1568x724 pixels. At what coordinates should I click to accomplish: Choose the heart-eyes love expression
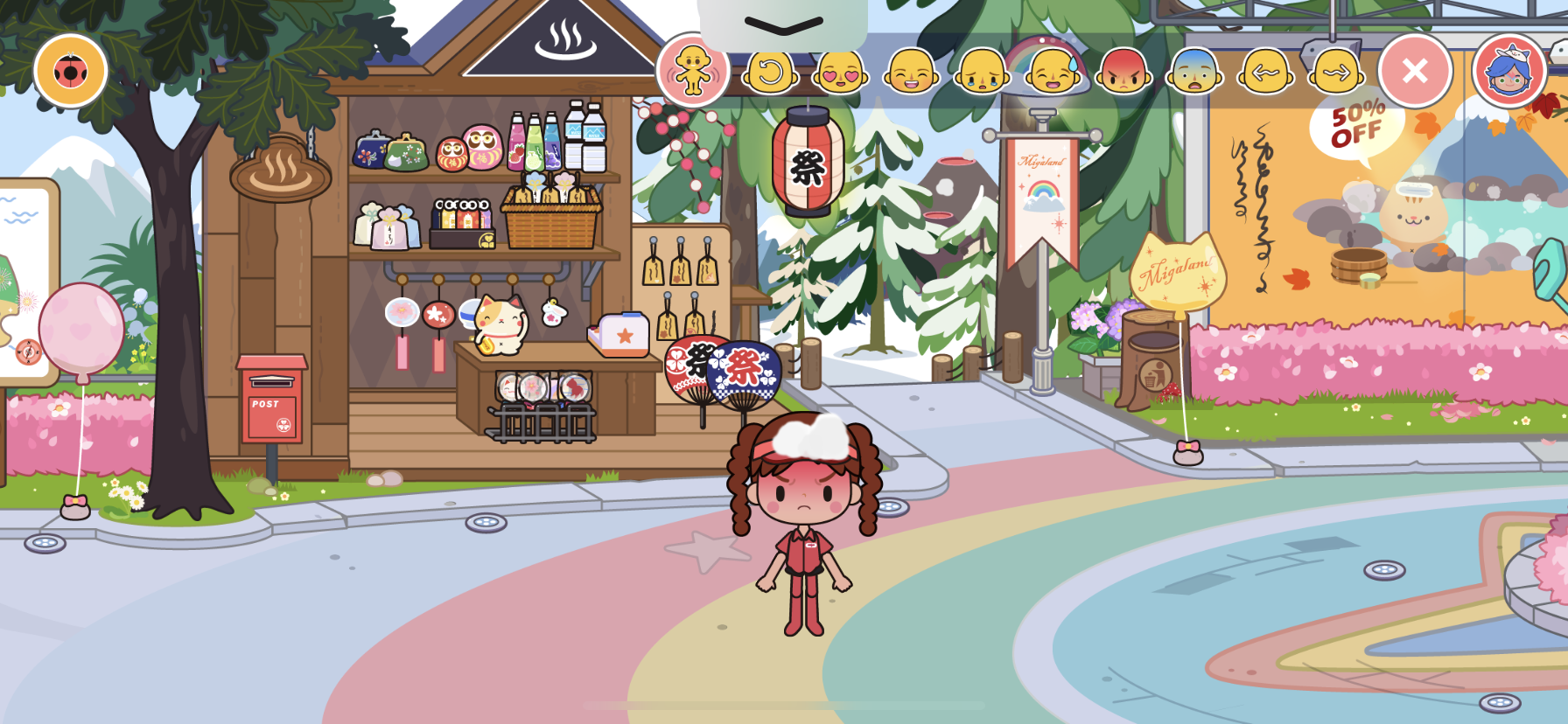tap(841, 73)
